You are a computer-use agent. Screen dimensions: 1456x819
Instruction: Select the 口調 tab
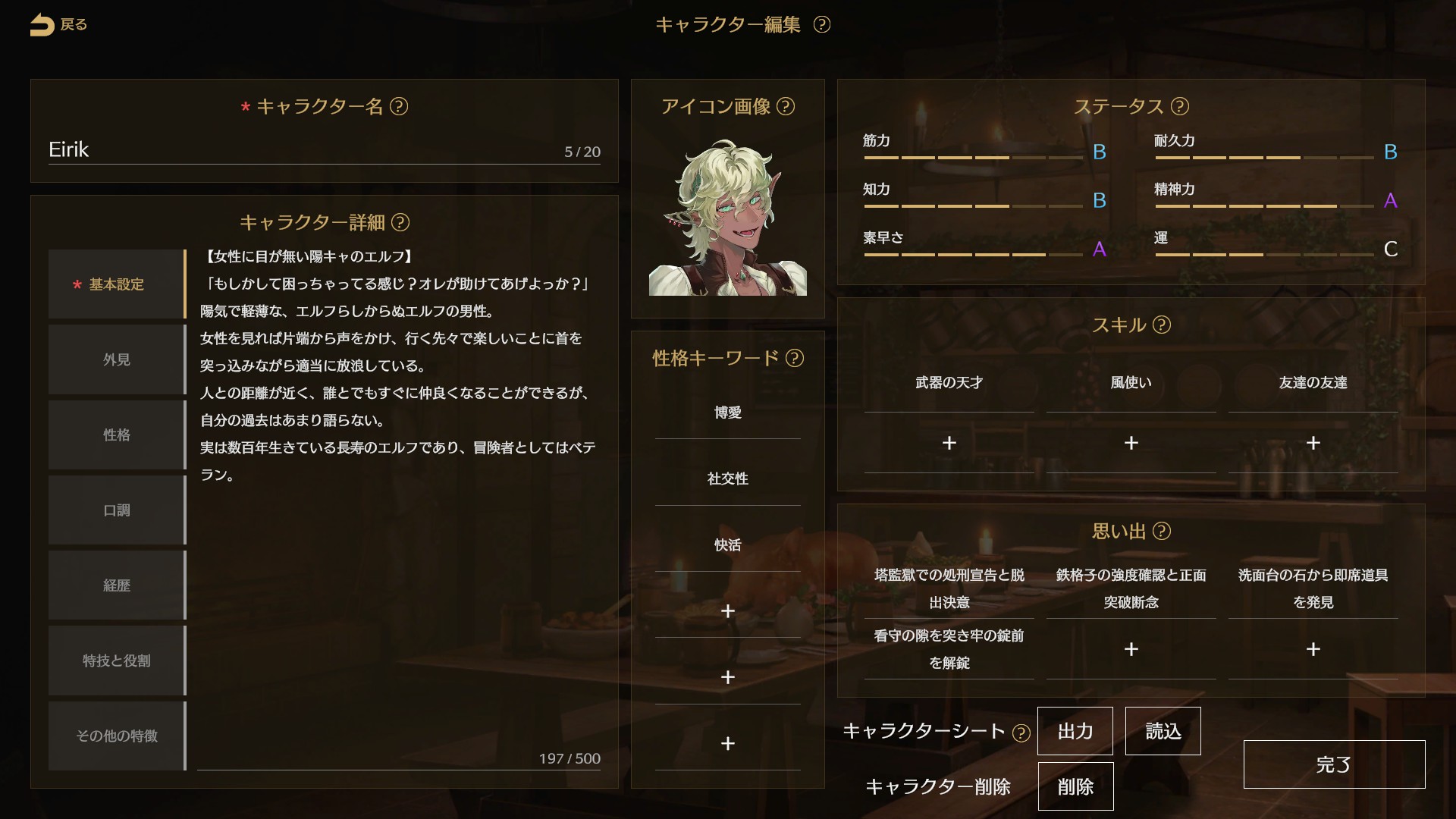[x=117, y=510]
